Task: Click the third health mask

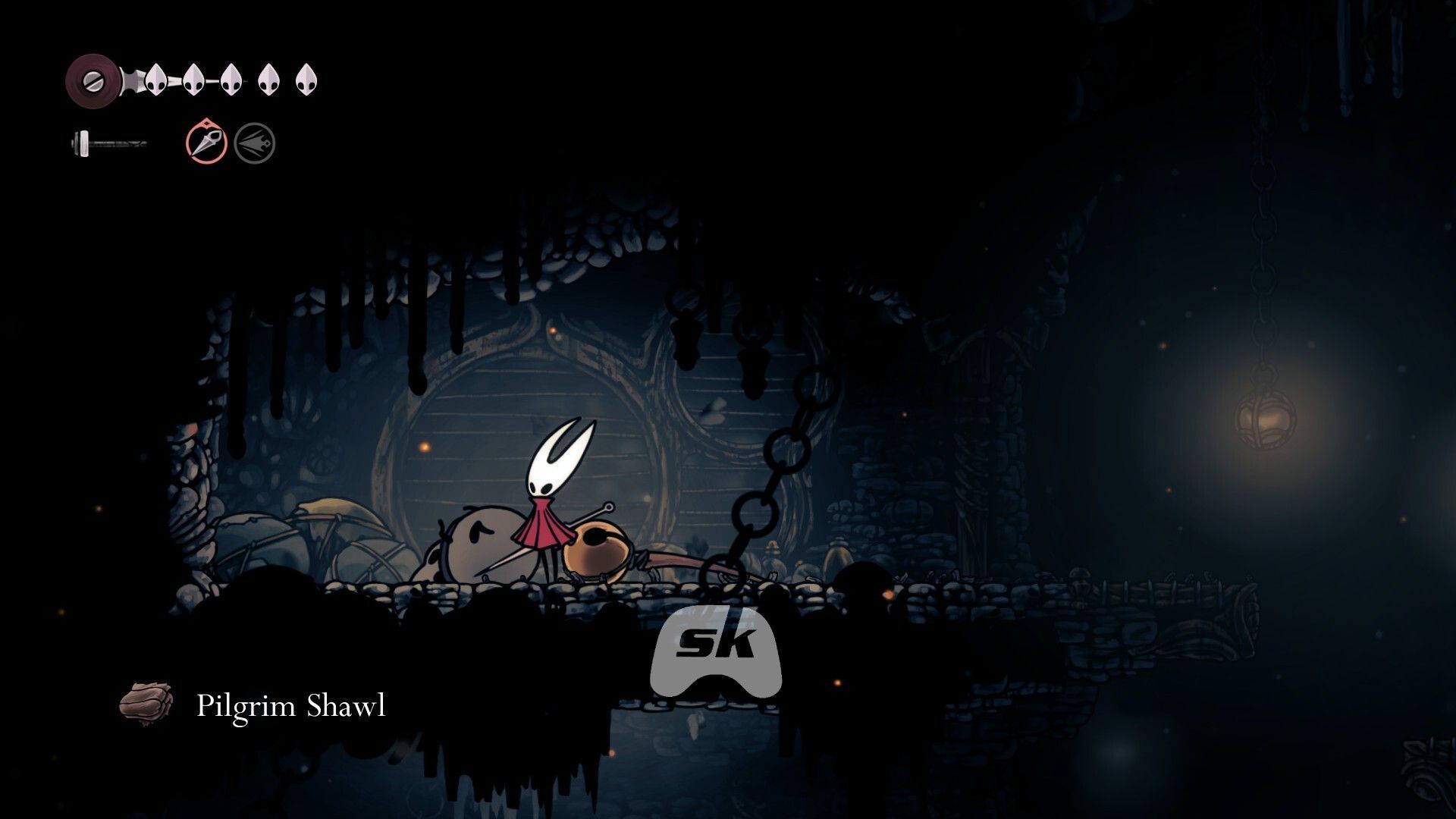Action: click(x=230, y=80)
